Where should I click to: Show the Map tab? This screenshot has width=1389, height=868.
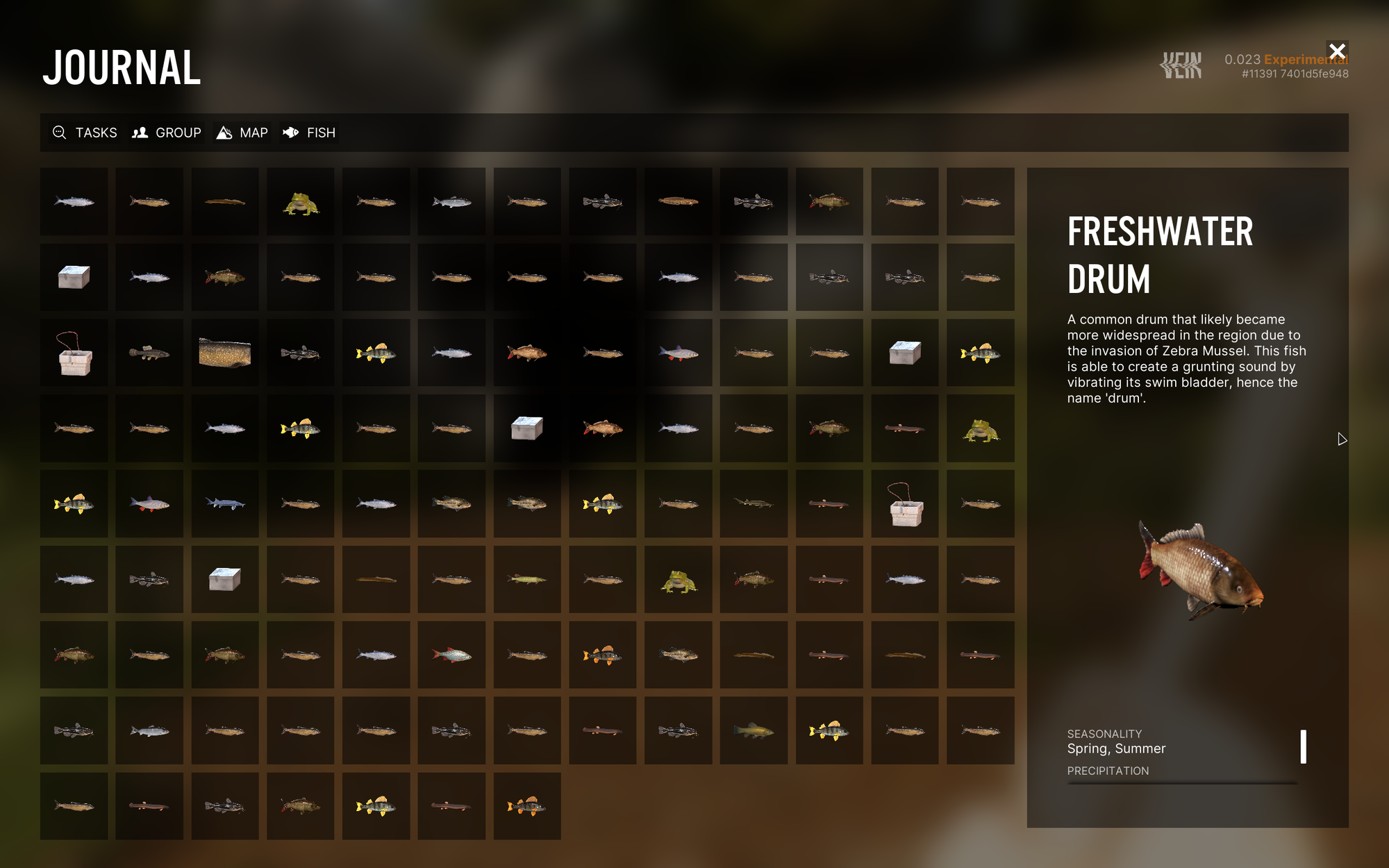click(242, 133)
